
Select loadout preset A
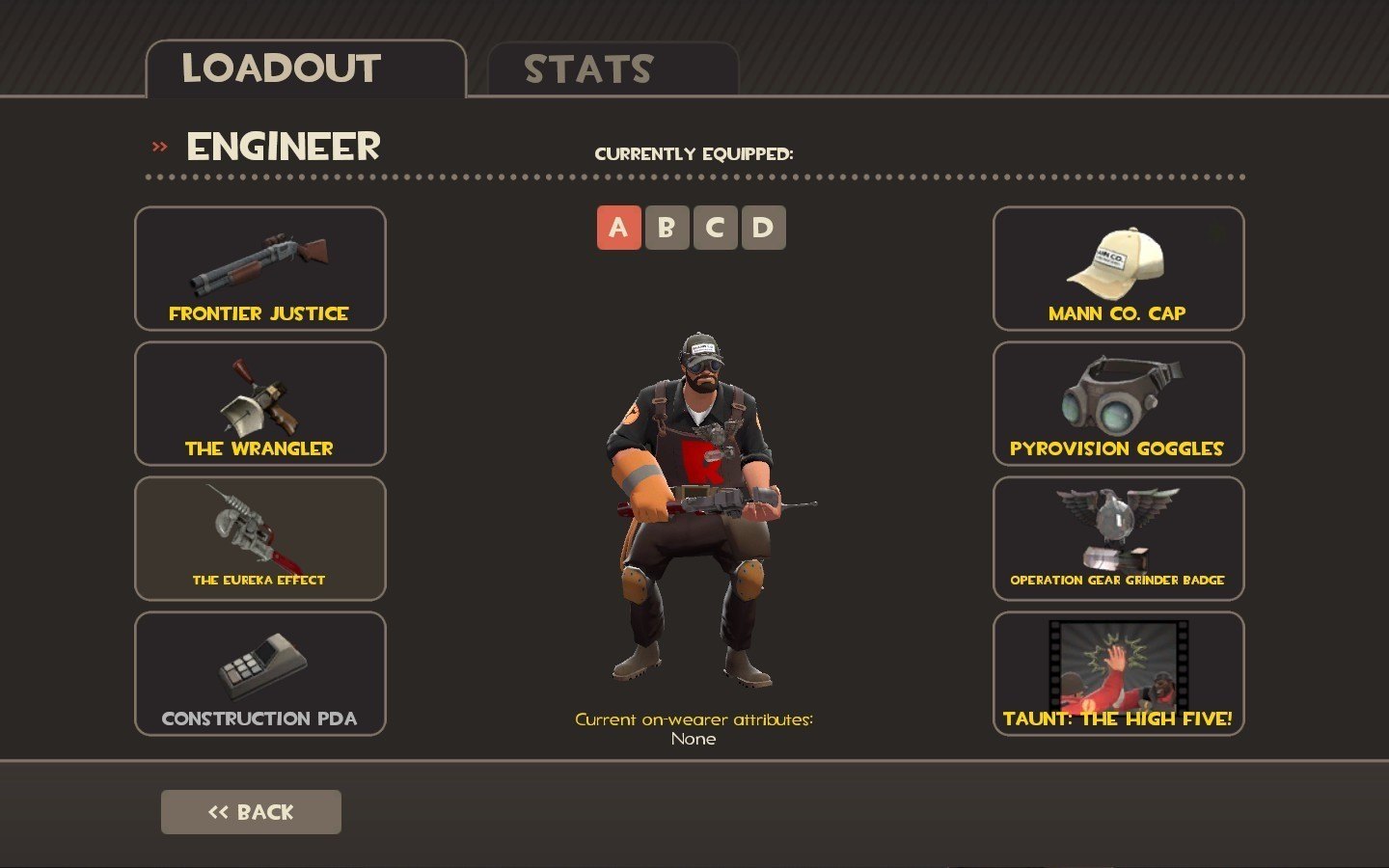pyautogui.click(x=618, y=228)
